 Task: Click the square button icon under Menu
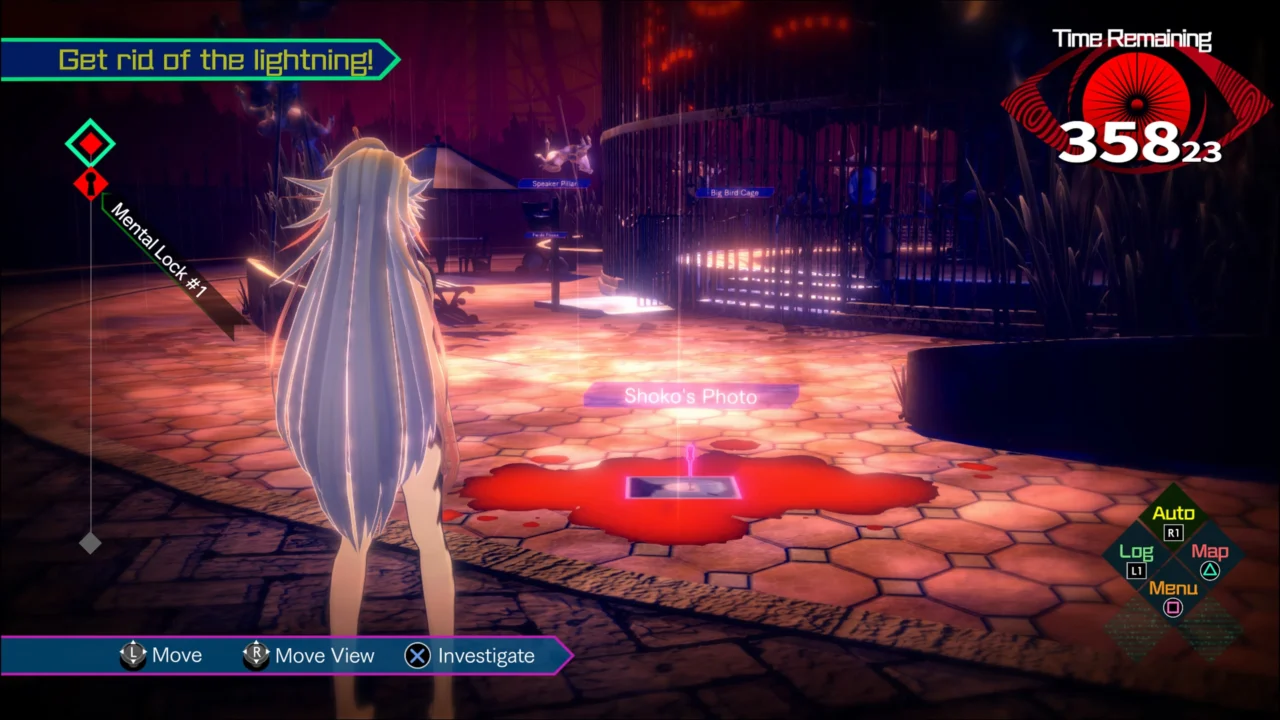1173,609
